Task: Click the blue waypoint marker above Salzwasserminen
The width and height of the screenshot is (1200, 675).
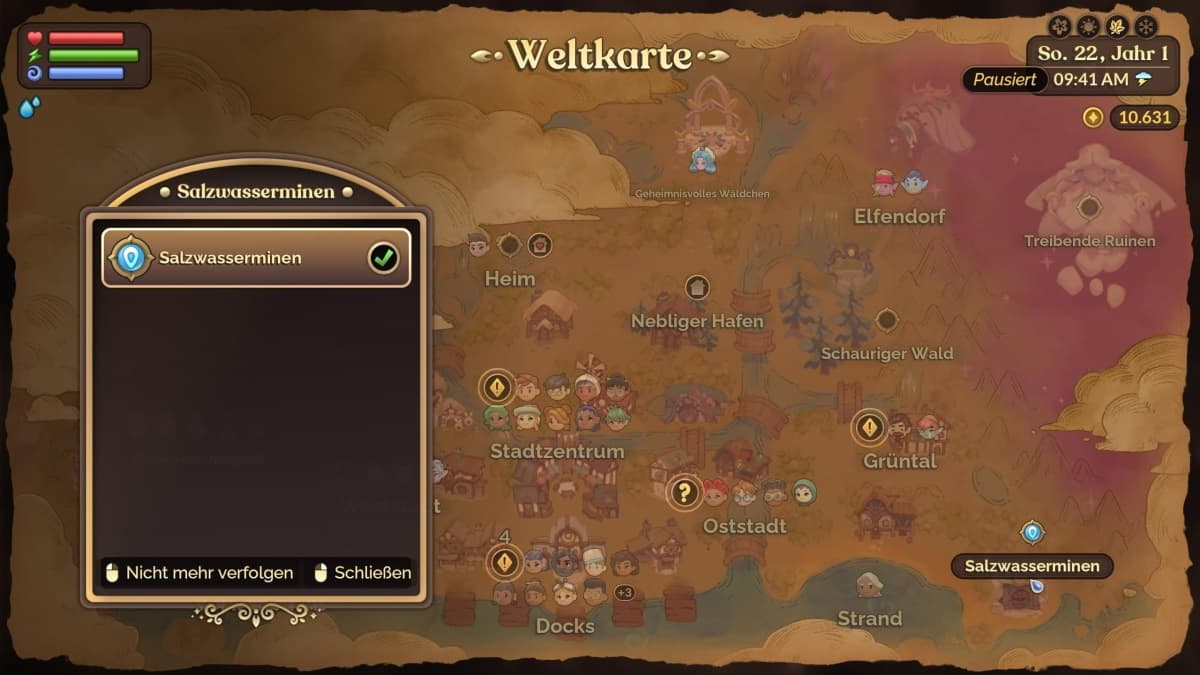Action: [1031, 533]
